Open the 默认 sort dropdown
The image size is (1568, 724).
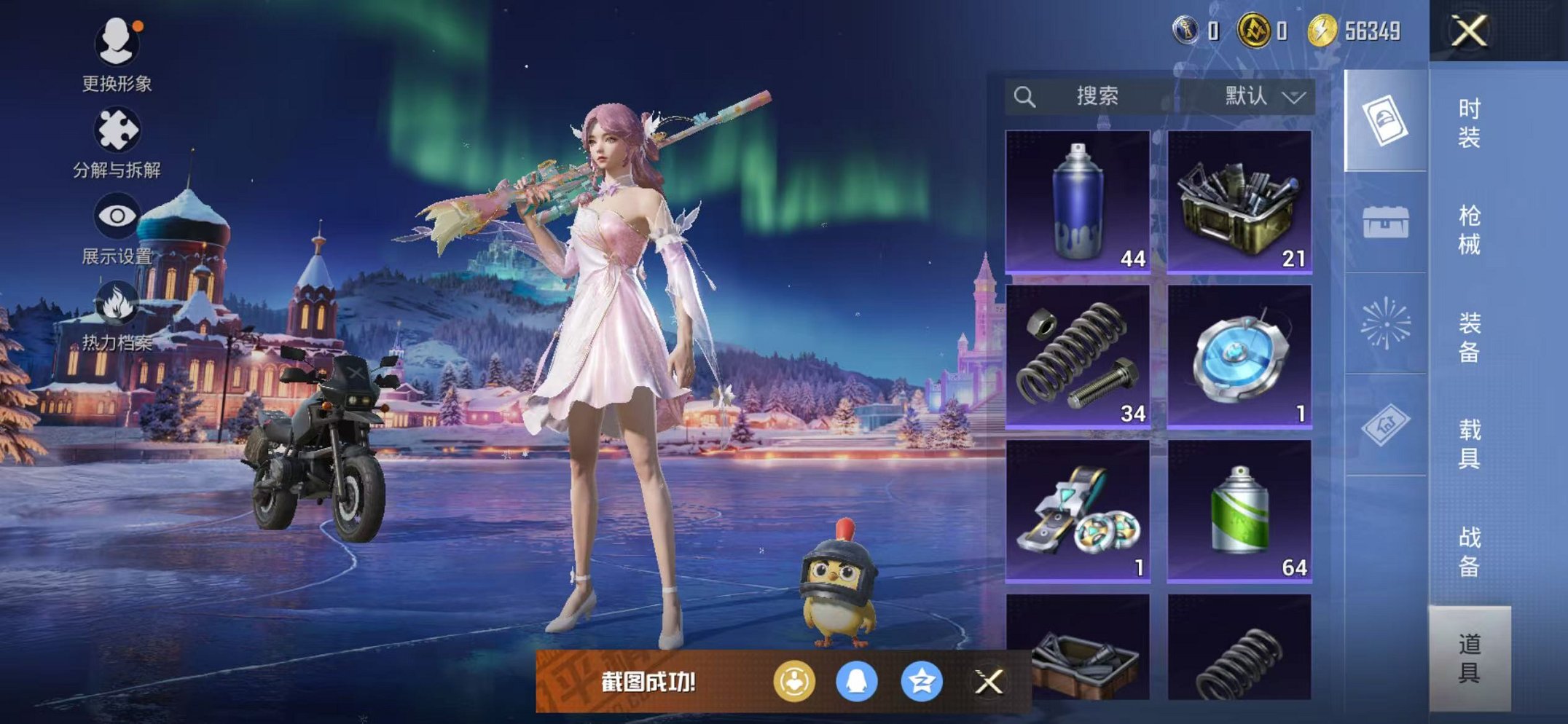click(1263, 96)
